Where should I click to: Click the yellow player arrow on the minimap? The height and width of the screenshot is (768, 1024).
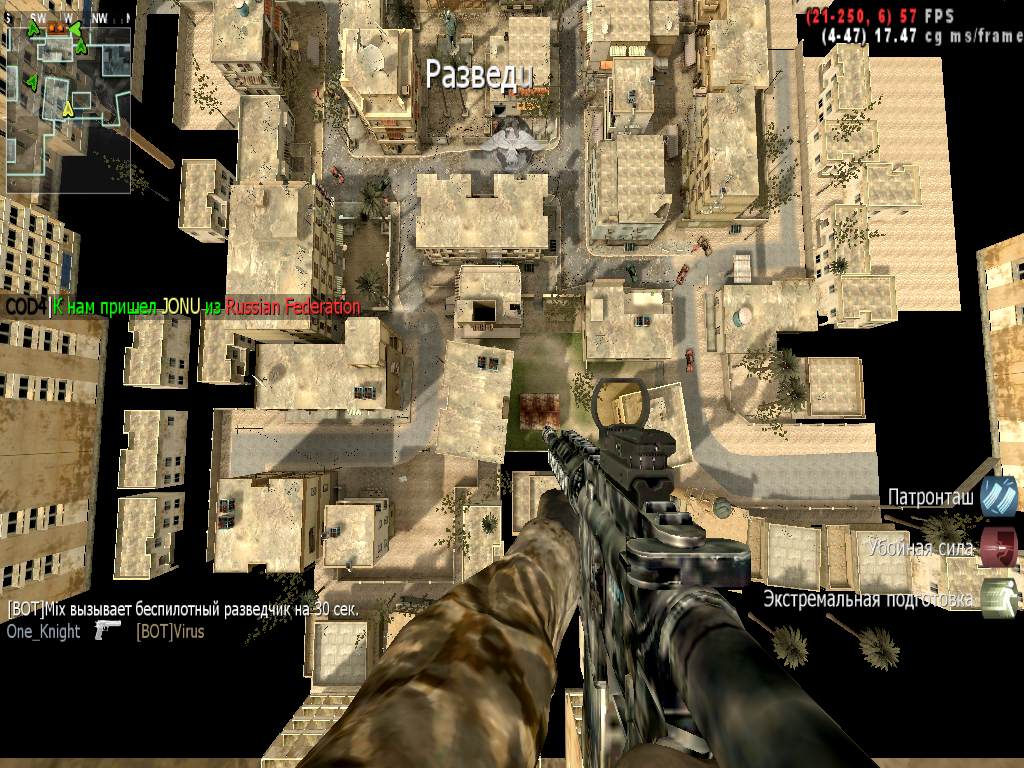point(68,108)
